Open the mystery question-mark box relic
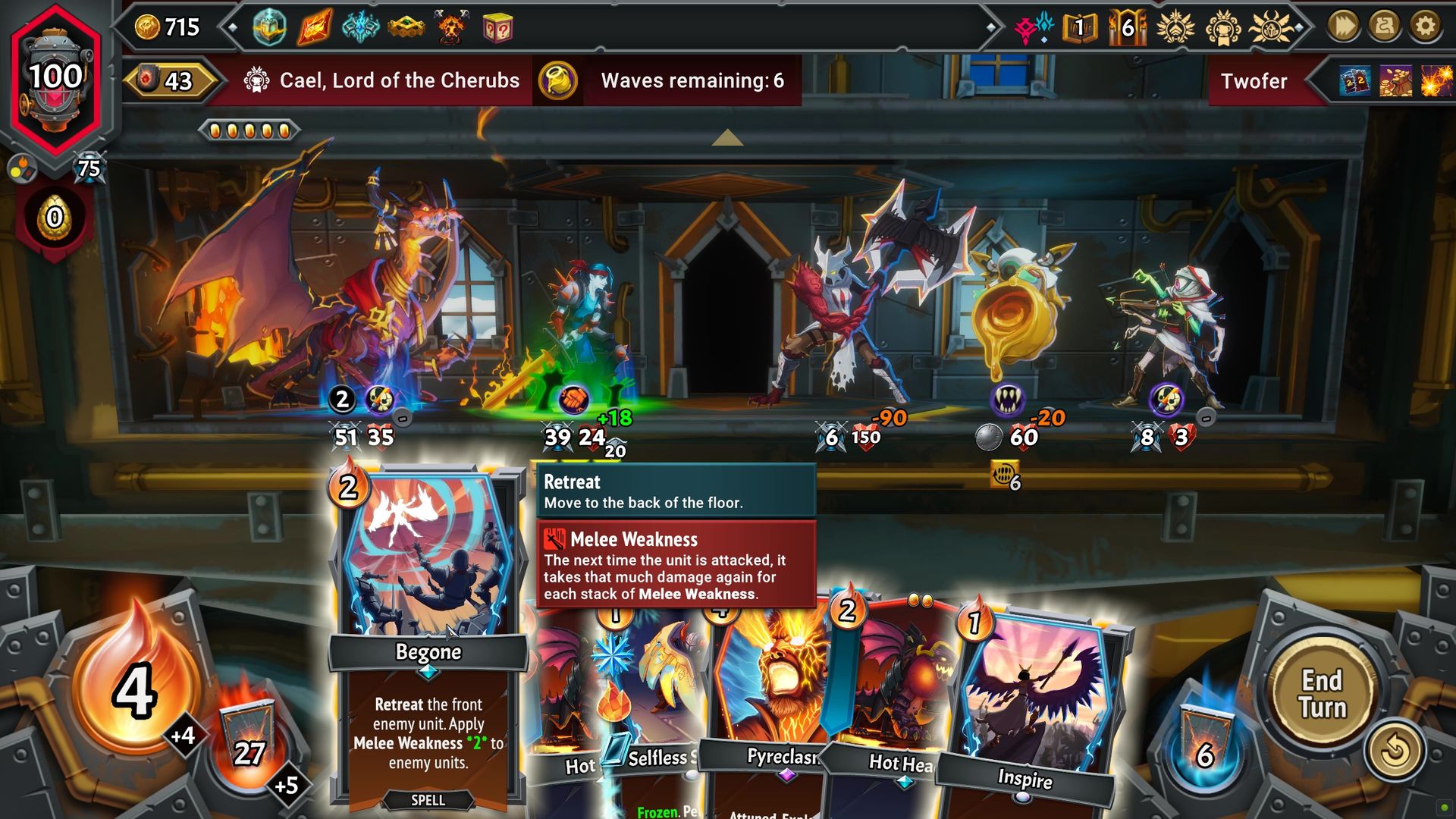 coord(497,26)
